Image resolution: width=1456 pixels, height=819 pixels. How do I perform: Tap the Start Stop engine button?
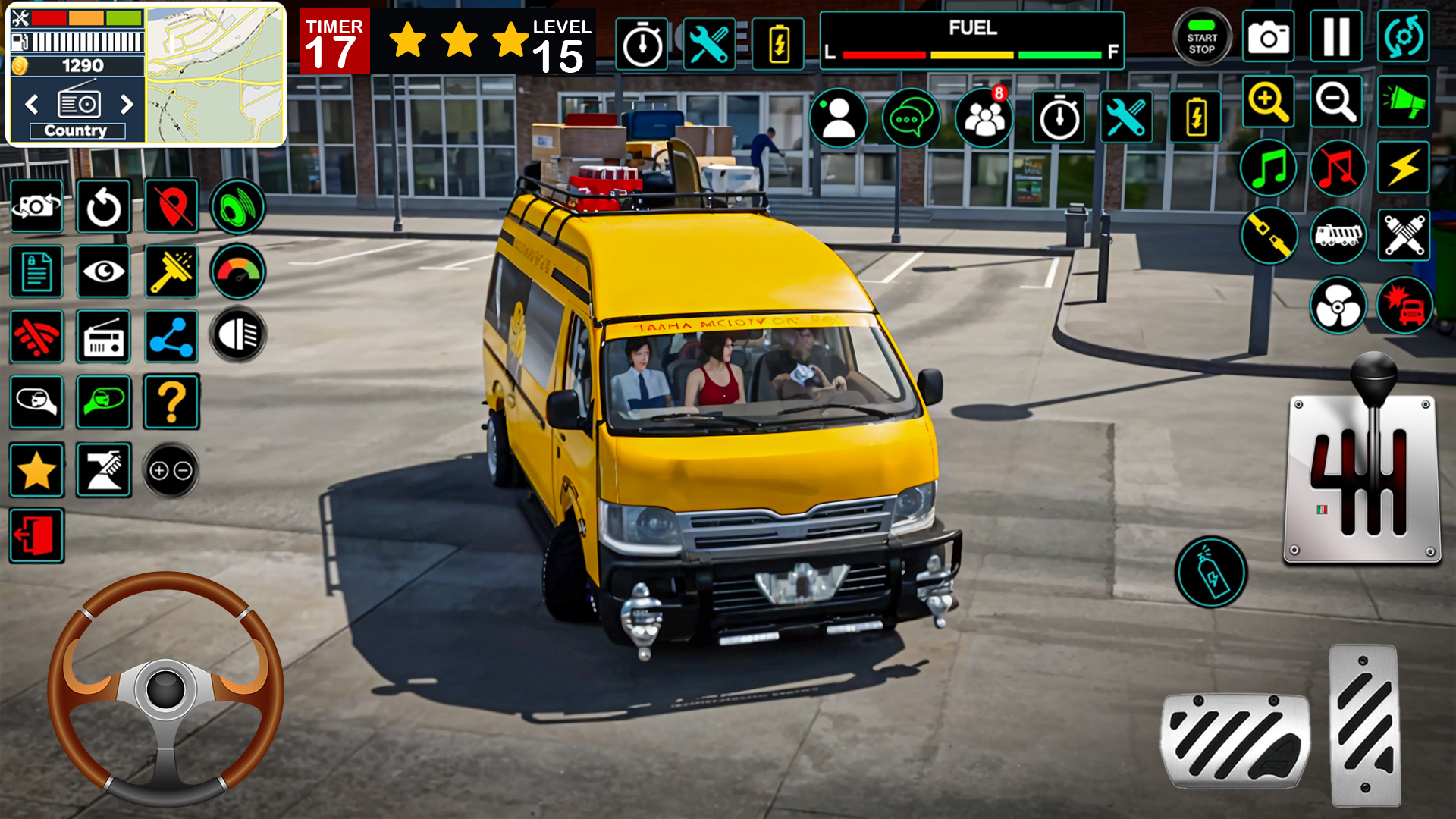click(x=1201, y=37)
